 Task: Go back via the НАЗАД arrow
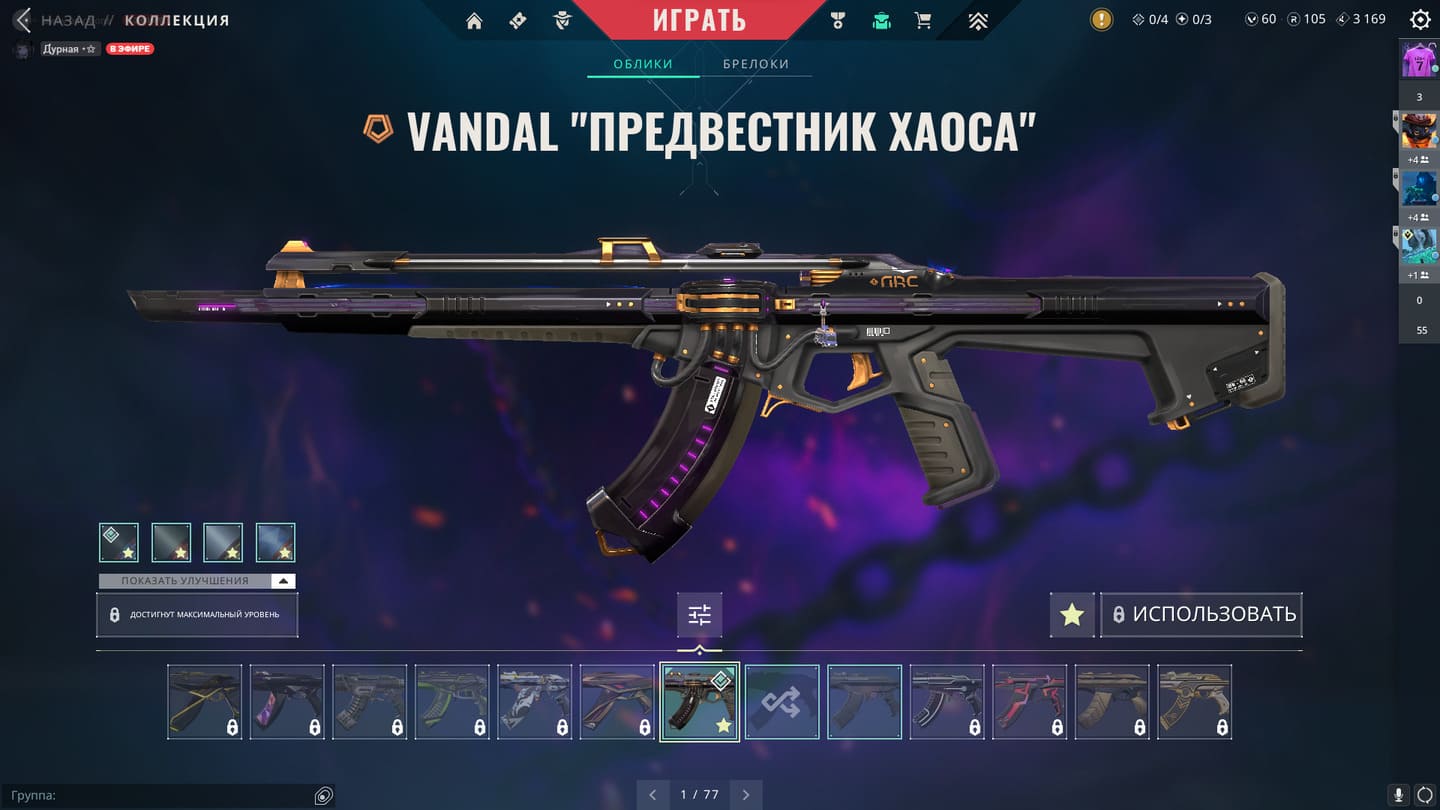[x=24, y=20]
